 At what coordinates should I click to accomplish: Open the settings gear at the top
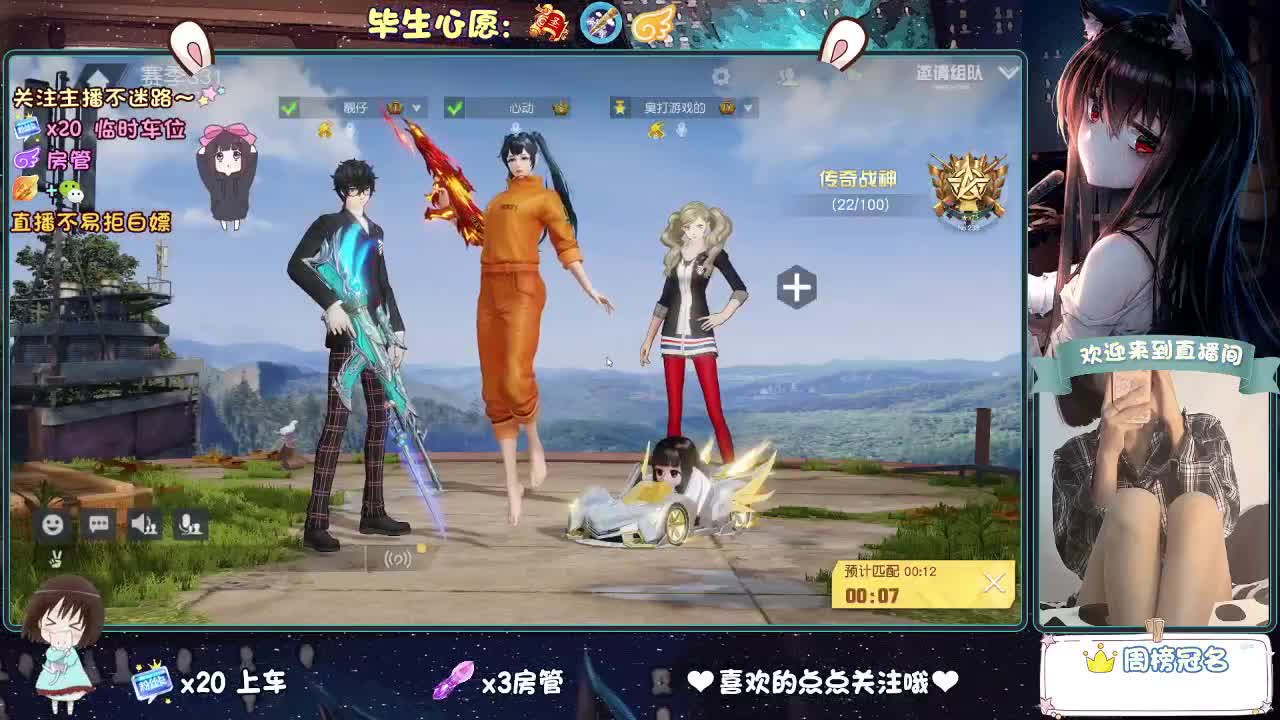point(722,75)
